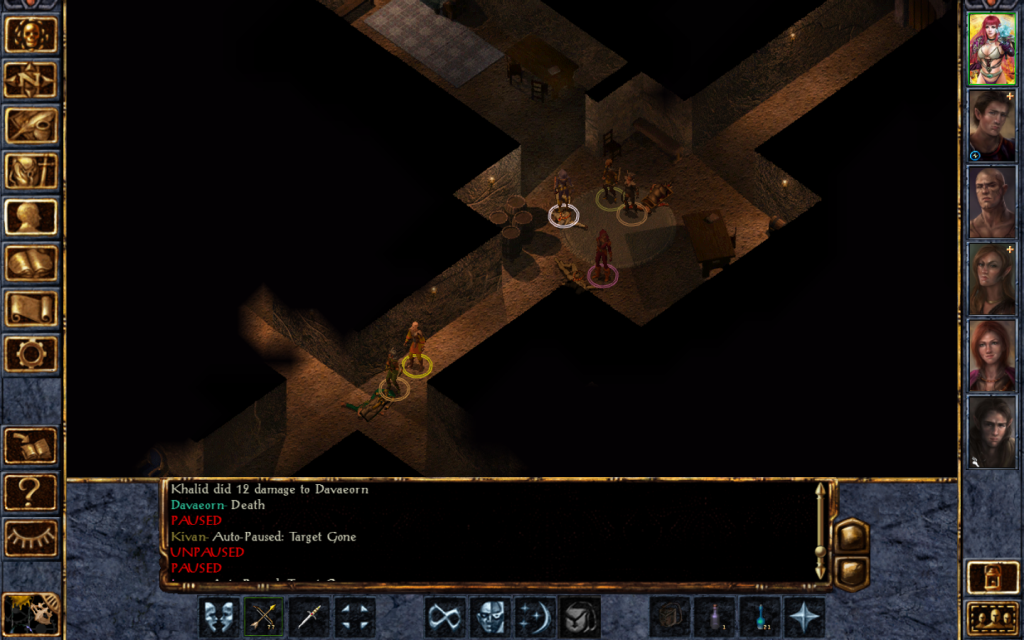Open the journal quill button
The width and height of the screenshot is (1024, 640).
point(30,125)
